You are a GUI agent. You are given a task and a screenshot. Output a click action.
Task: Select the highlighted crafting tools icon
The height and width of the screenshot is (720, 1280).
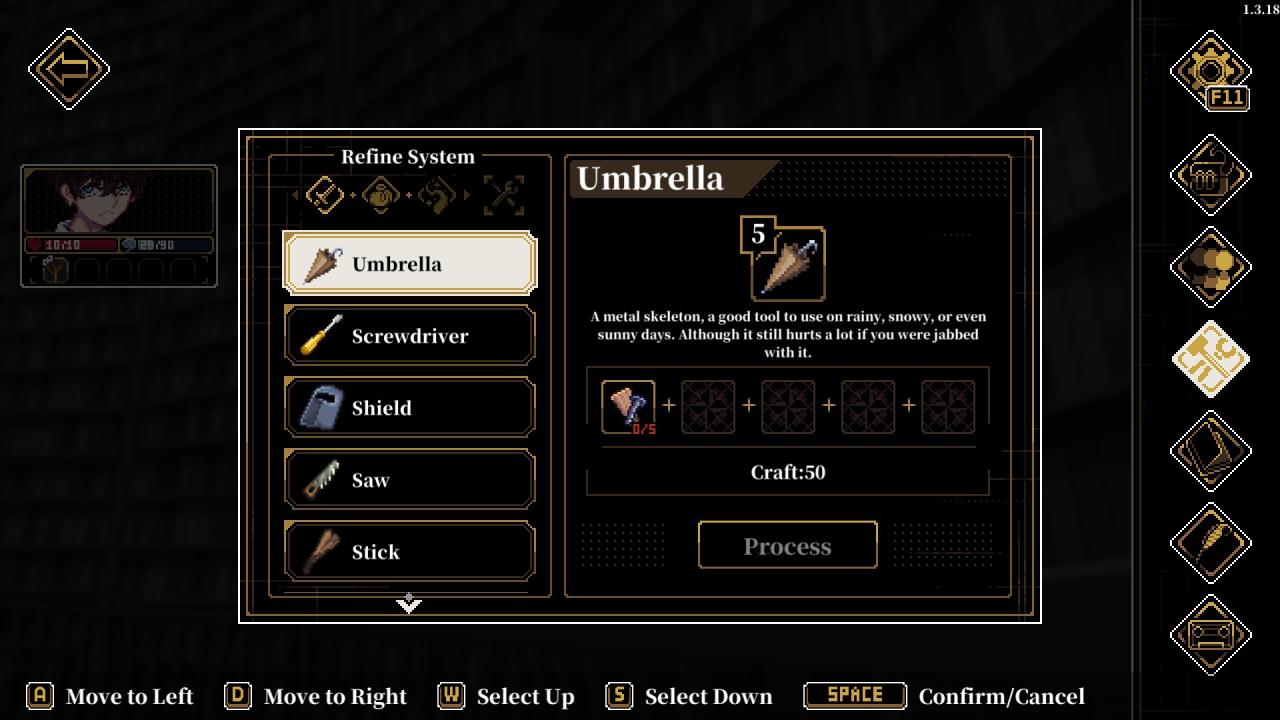(x=1210, y=359)
